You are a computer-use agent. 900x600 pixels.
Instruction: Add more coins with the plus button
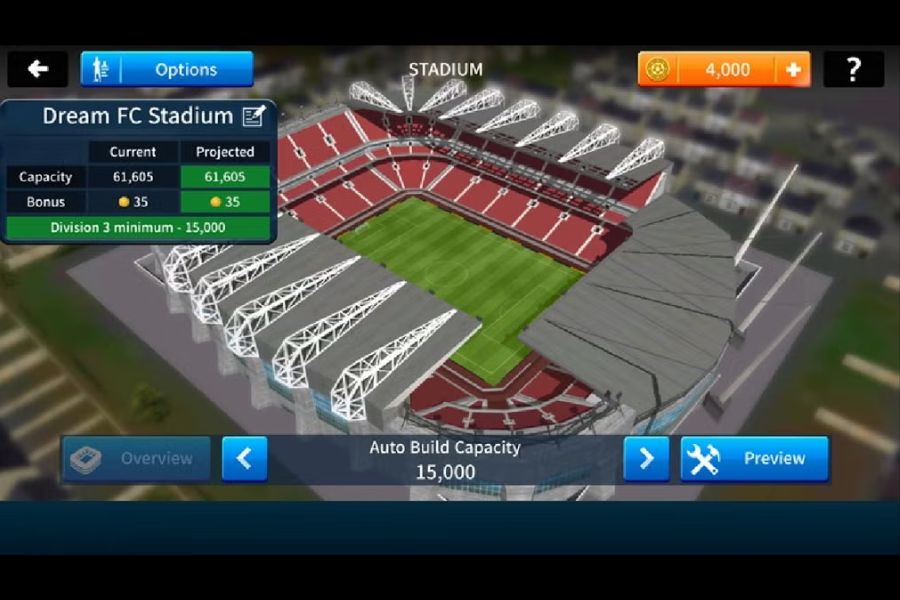tap(793, 69)
